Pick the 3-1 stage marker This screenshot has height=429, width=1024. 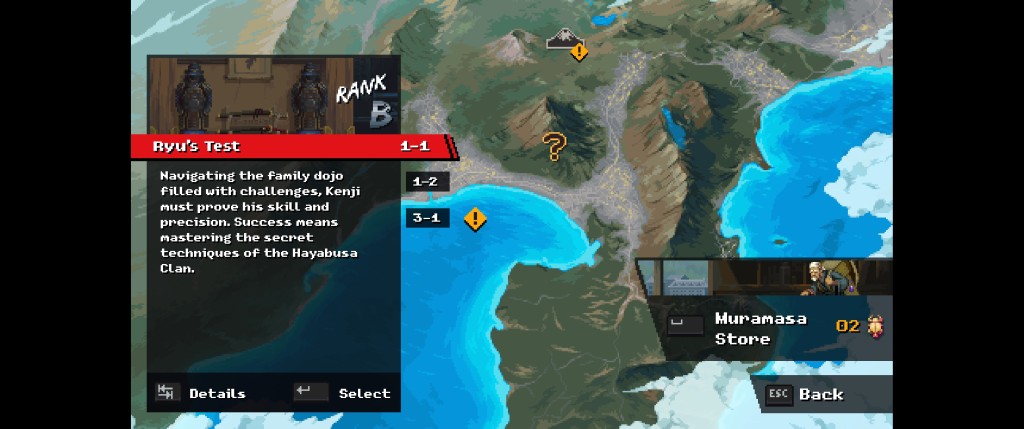(426, 218)
